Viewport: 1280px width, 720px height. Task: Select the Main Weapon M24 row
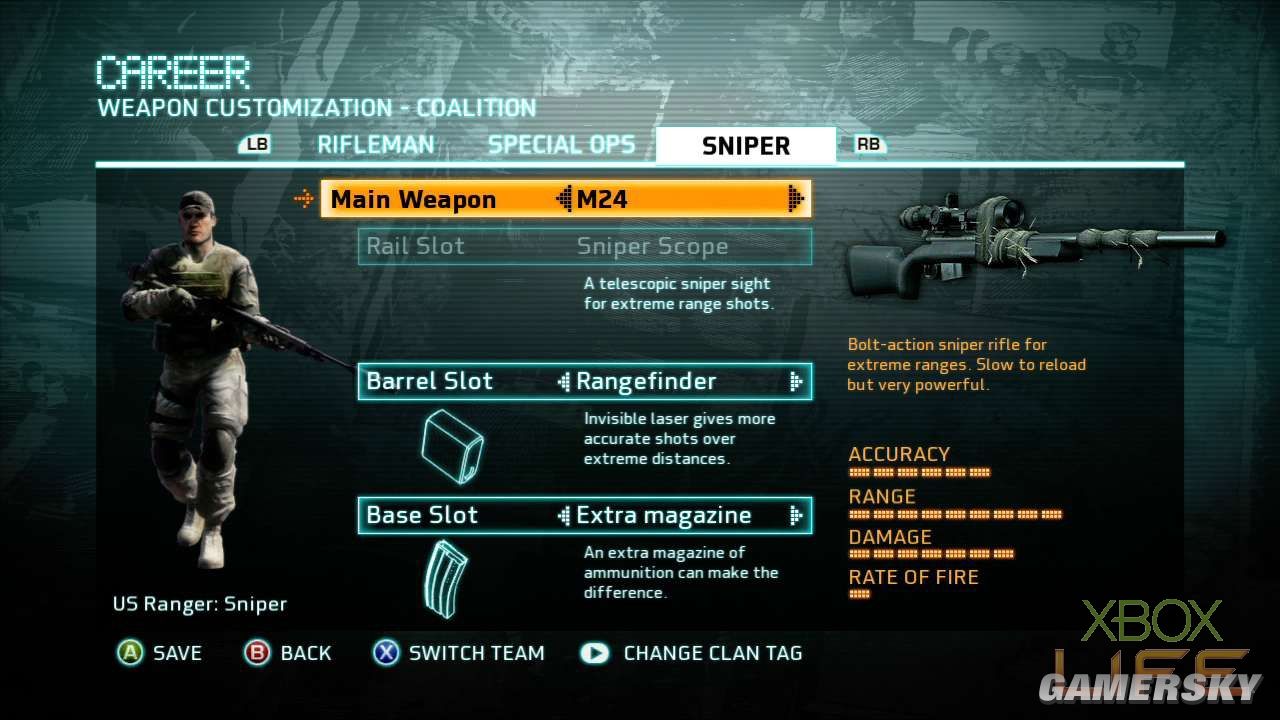tap(565, 199)
